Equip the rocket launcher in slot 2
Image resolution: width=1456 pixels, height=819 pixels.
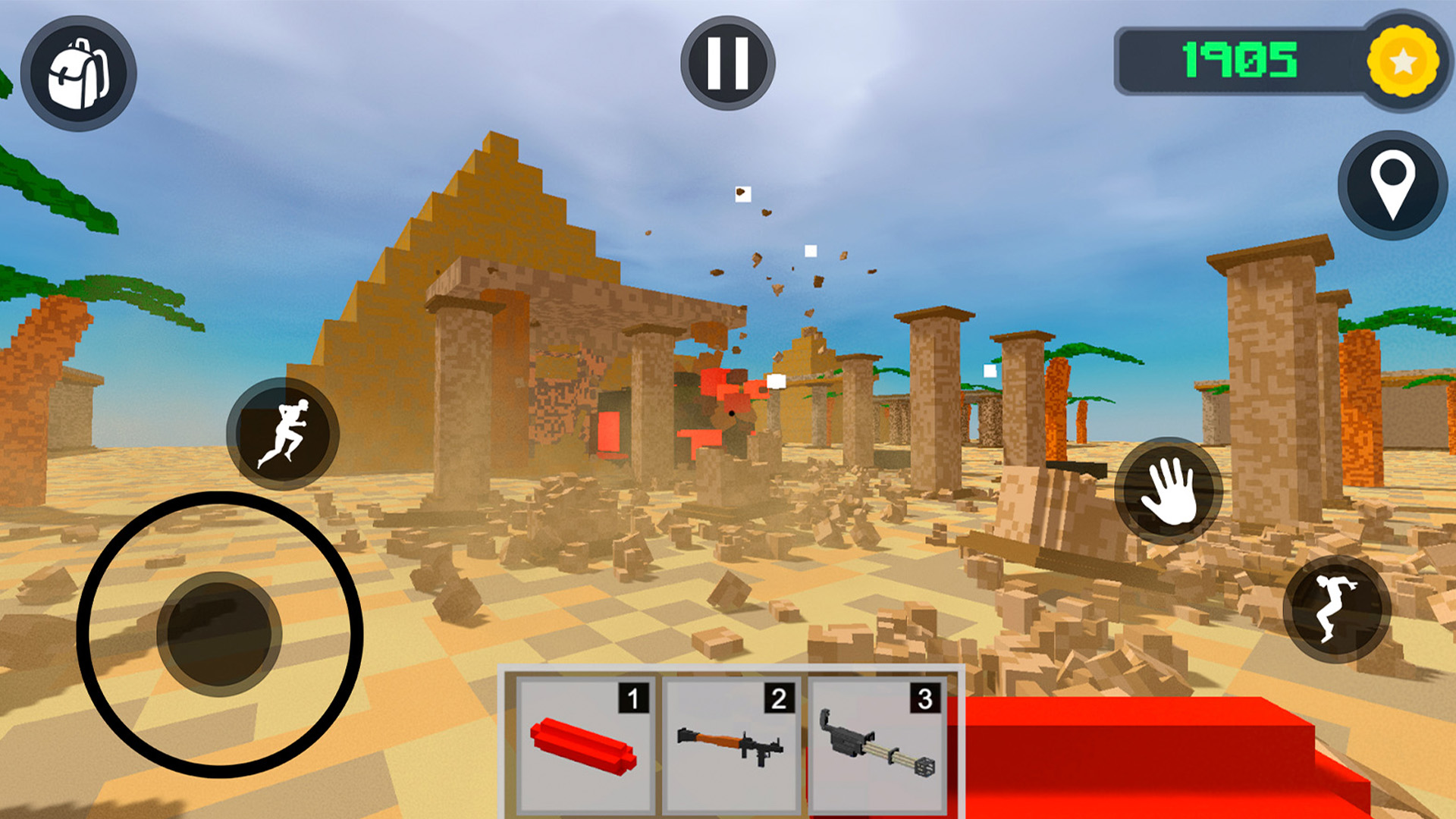[x=730, y=743]
